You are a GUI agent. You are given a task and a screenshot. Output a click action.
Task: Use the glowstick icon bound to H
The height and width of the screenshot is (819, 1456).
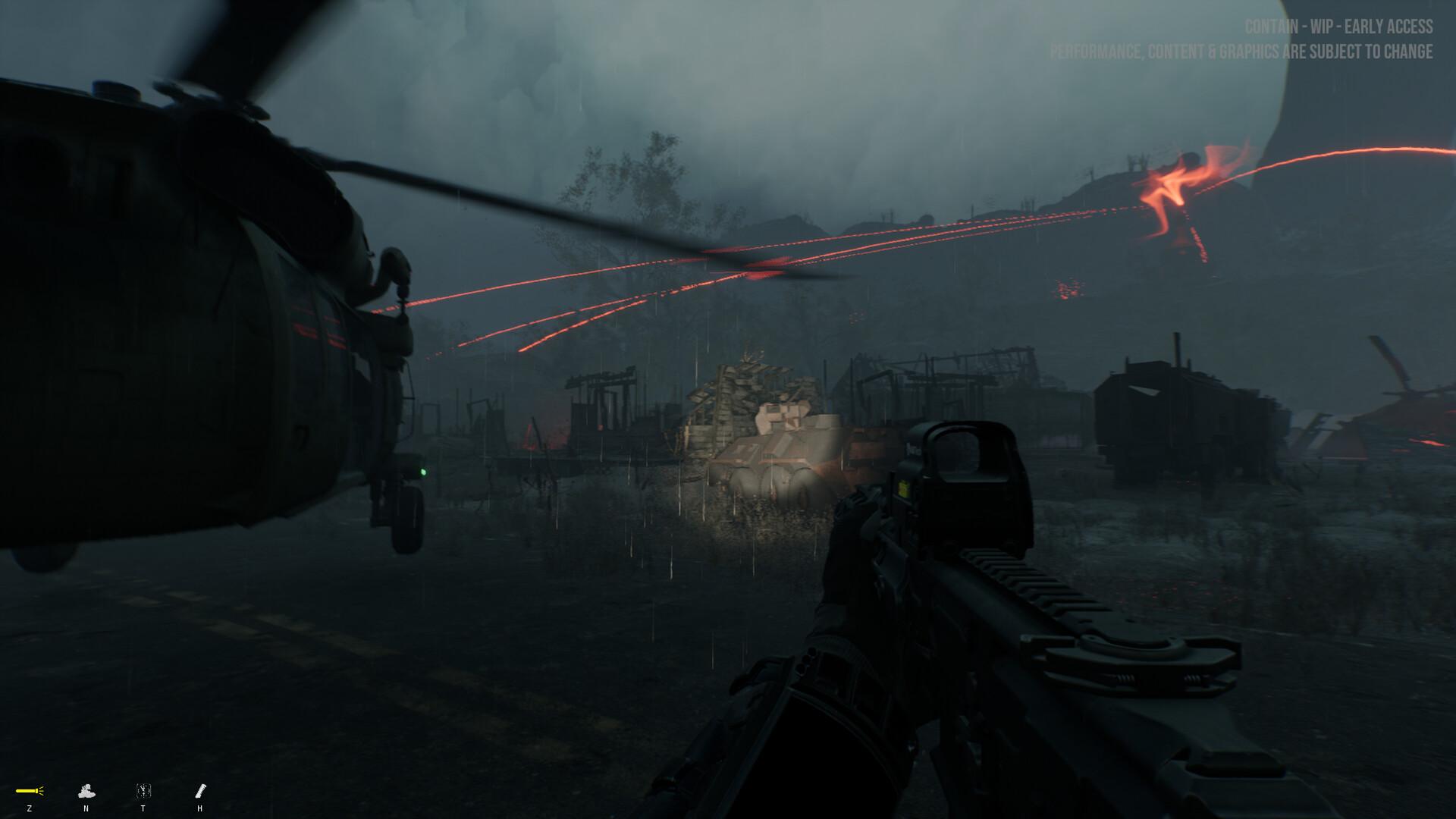click(x=199, y=790)
